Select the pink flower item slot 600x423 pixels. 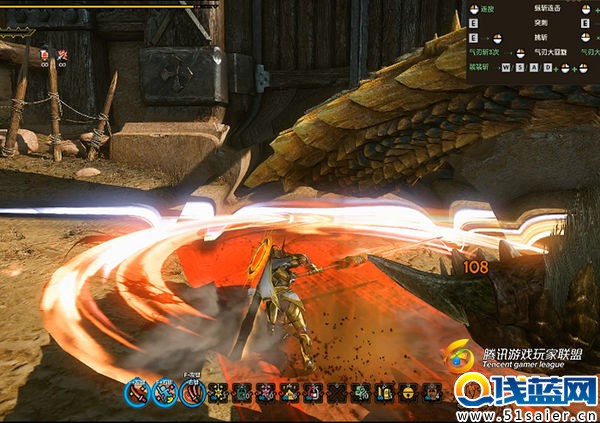pos(265,393)
